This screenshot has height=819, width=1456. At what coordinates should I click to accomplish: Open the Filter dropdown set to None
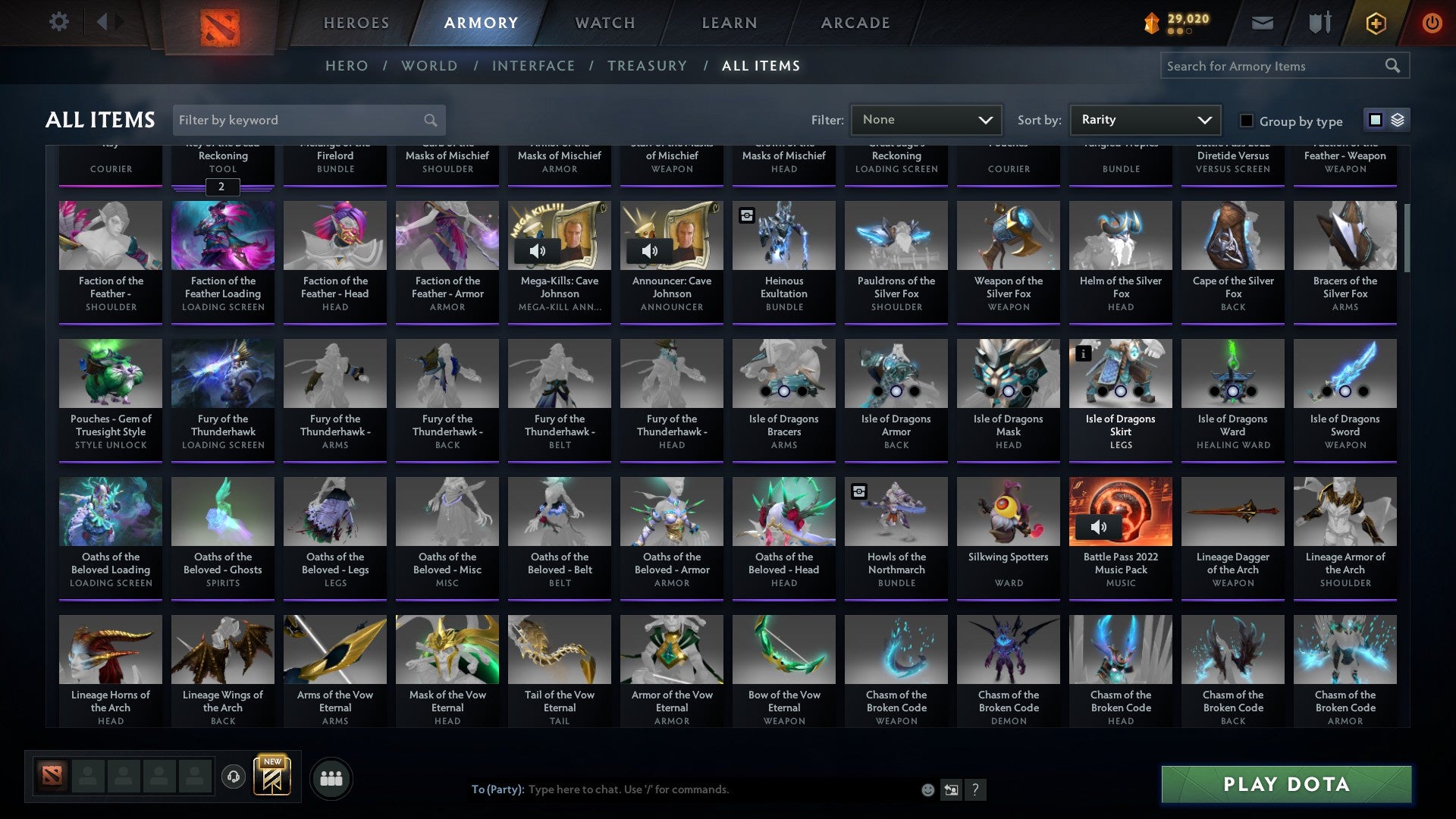coord(925,119)
